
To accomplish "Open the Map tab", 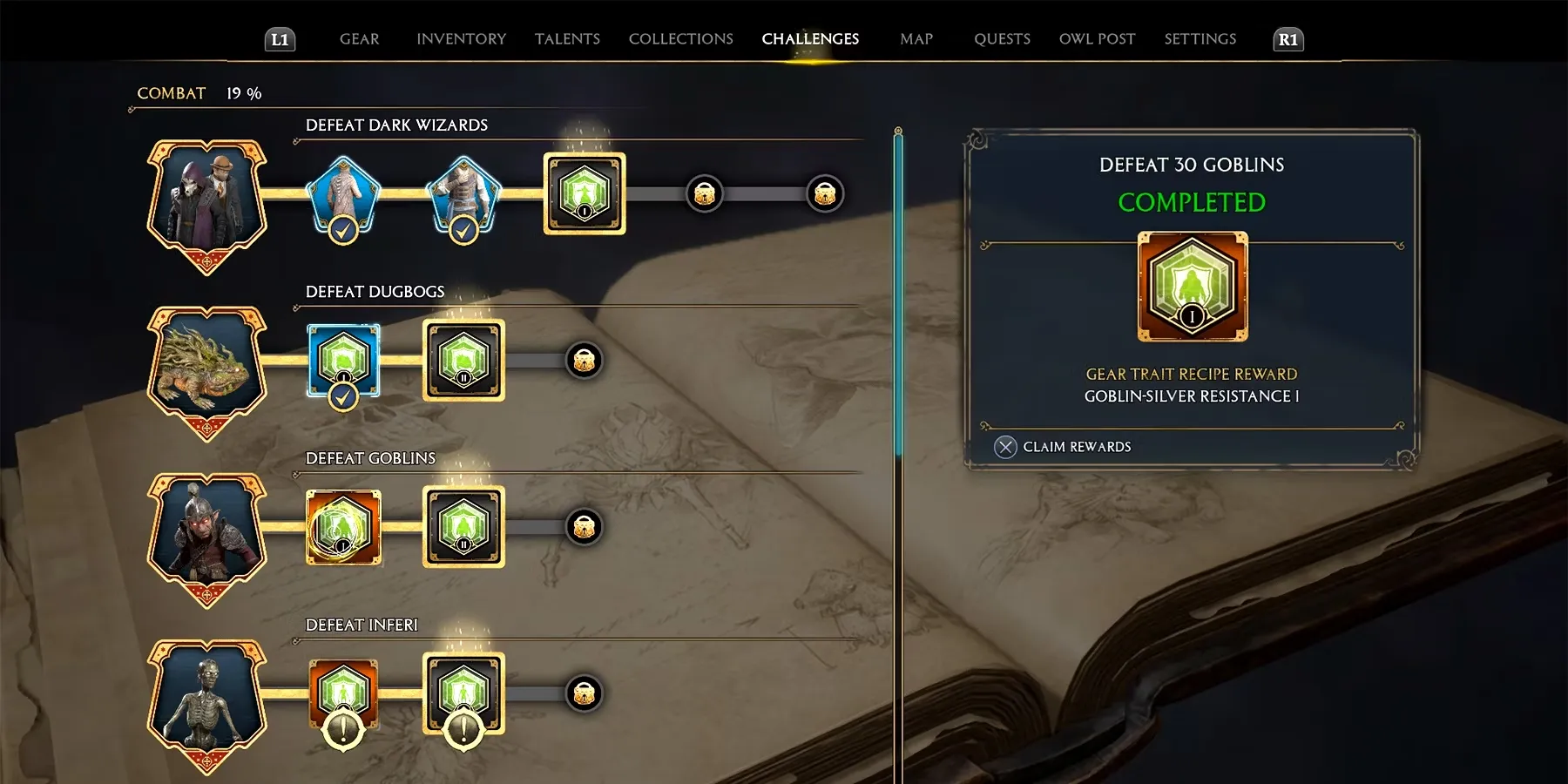I will click(916, 39).
